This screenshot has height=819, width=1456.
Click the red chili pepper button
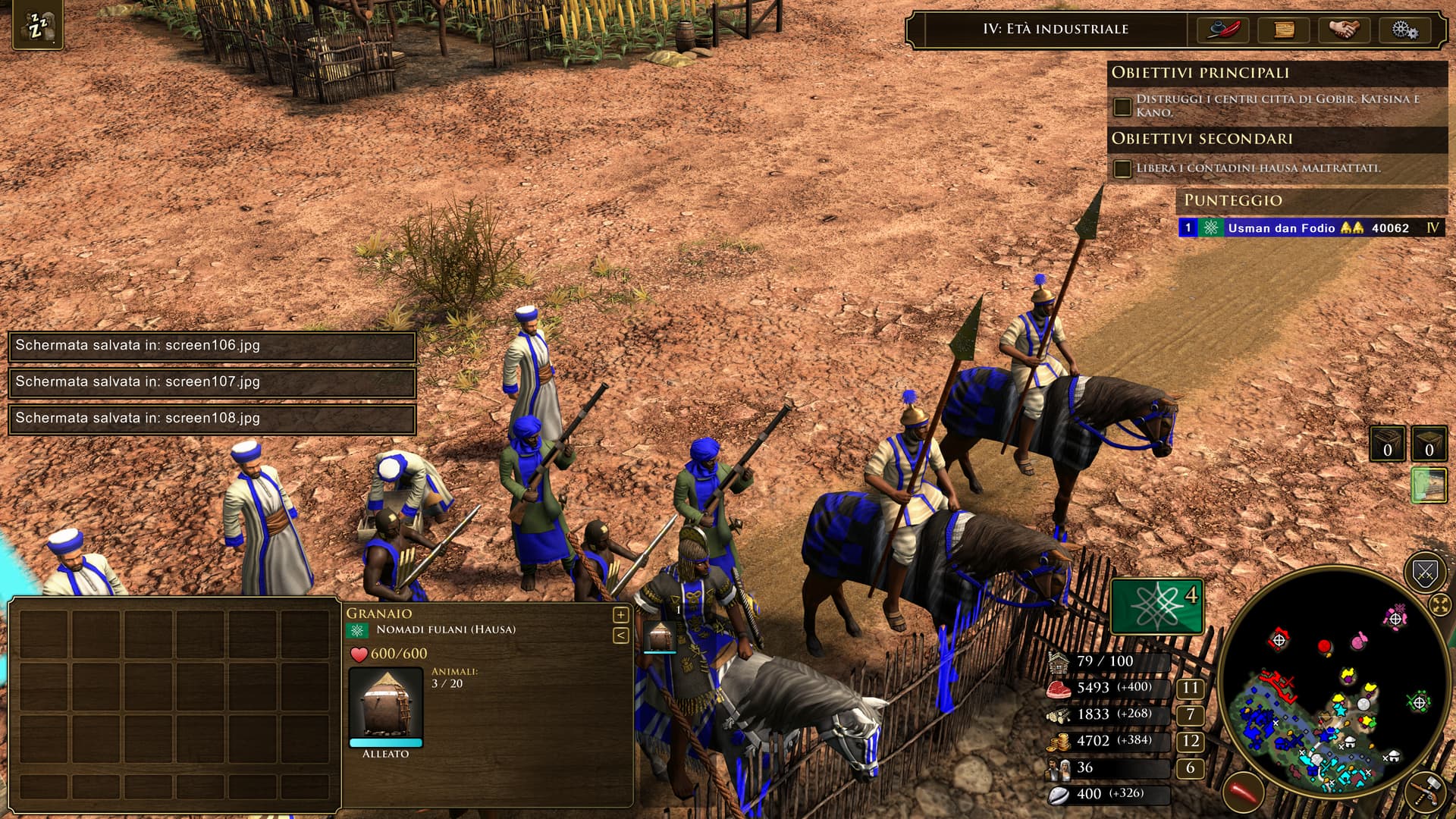(1243, 793)
